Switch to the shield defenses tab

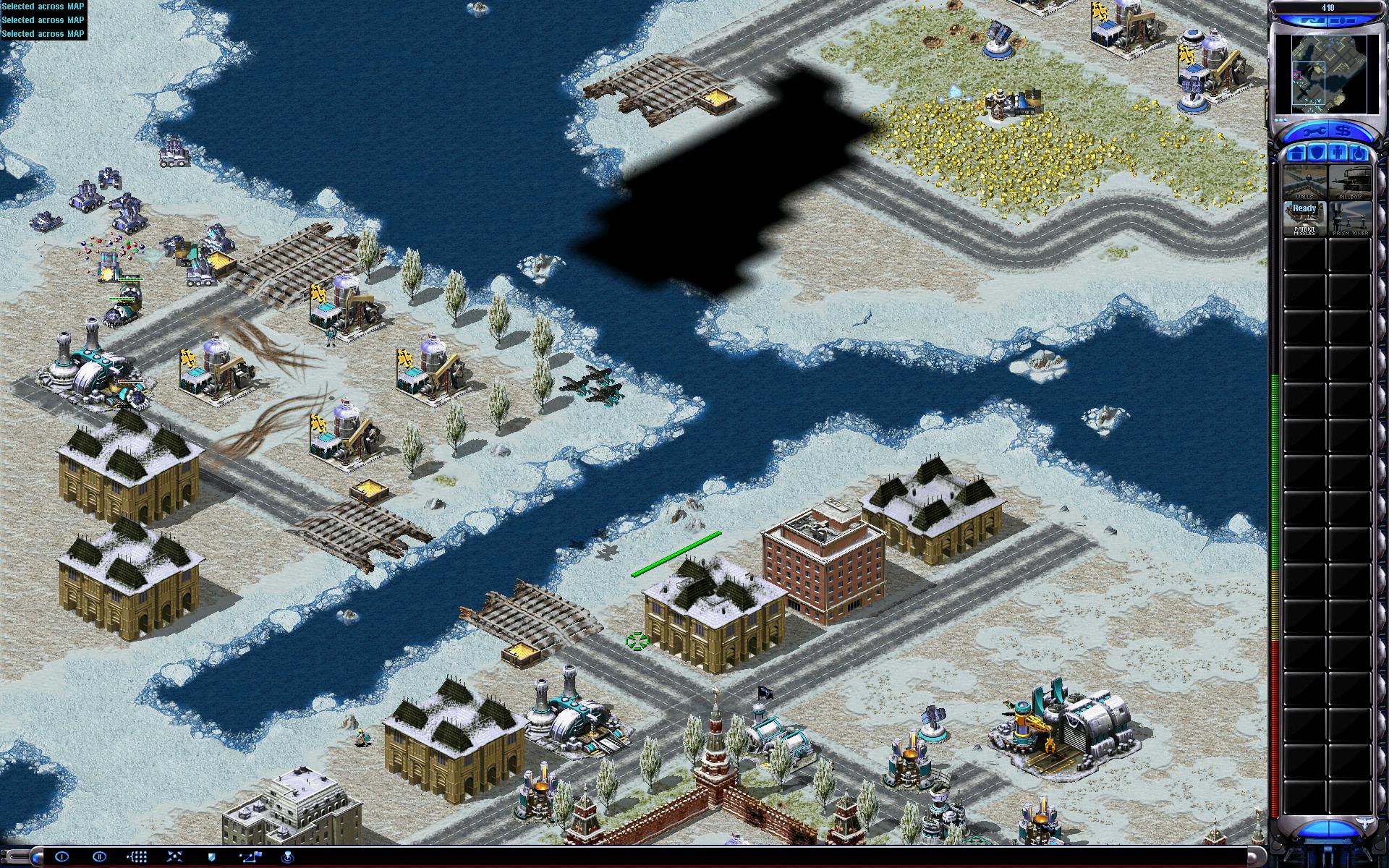click(x=1318, y=153)
